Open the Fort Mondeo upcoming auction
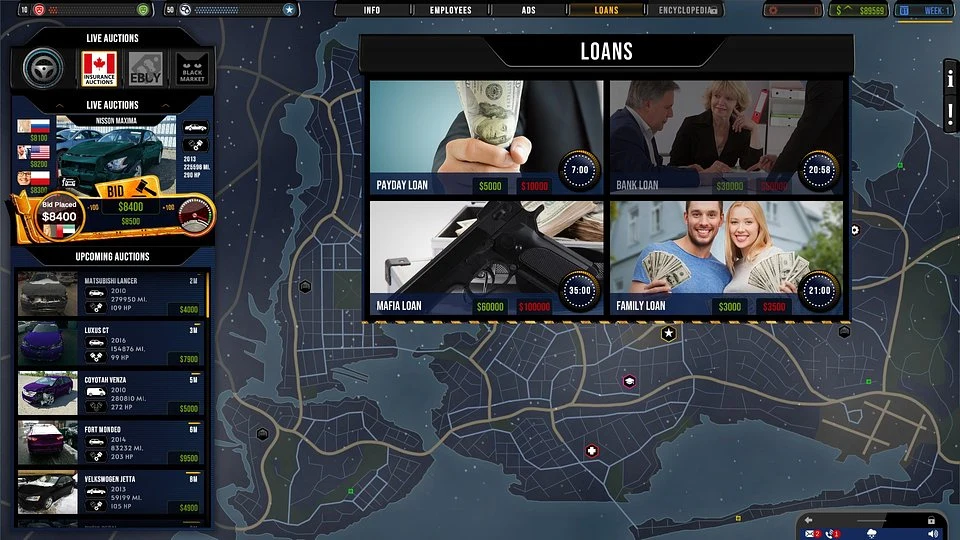This screenshot has height=540, width=960. (x=110, y=442)
